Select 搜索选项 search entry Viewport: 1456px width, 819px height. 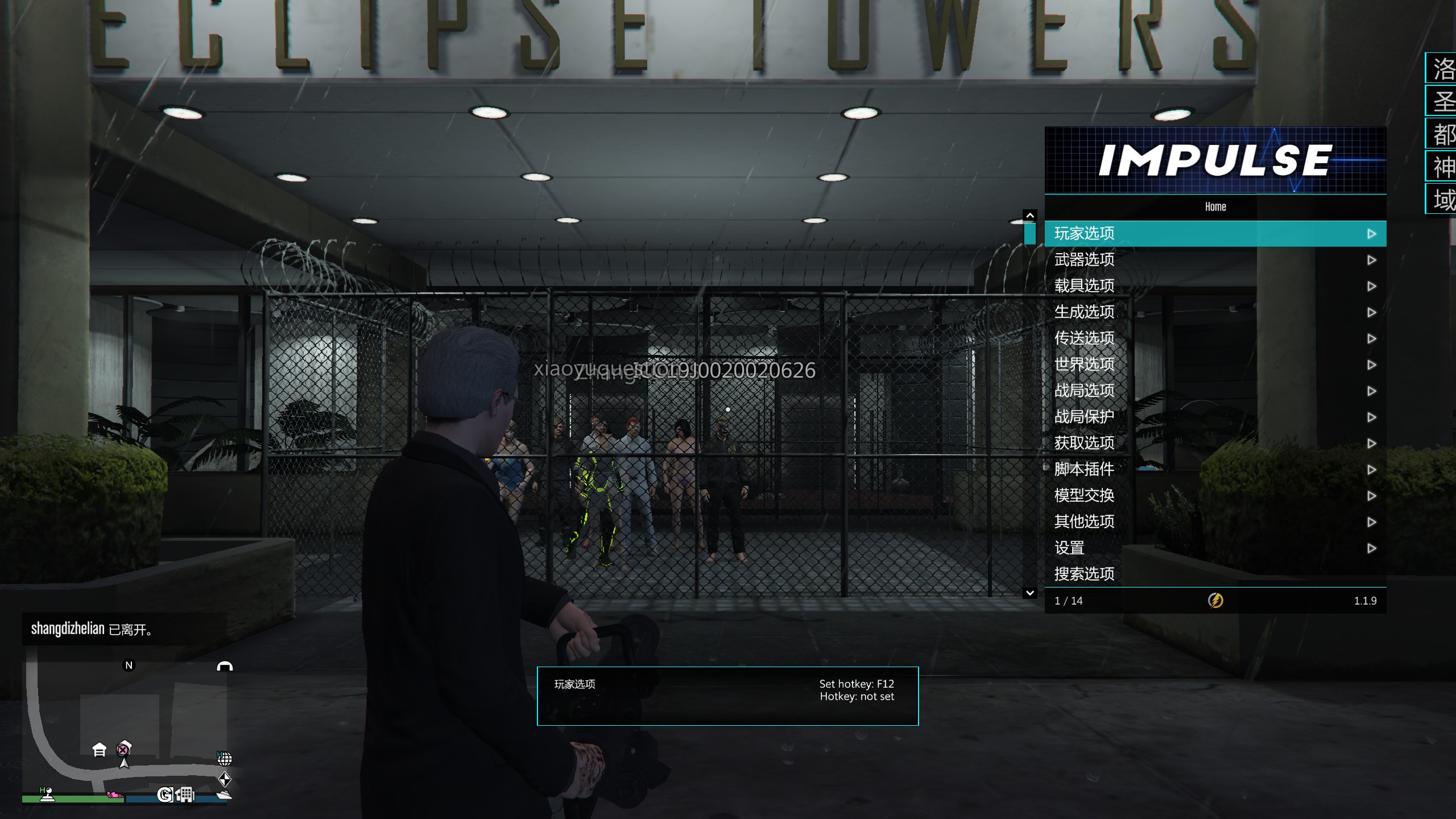pos(1215,574)
